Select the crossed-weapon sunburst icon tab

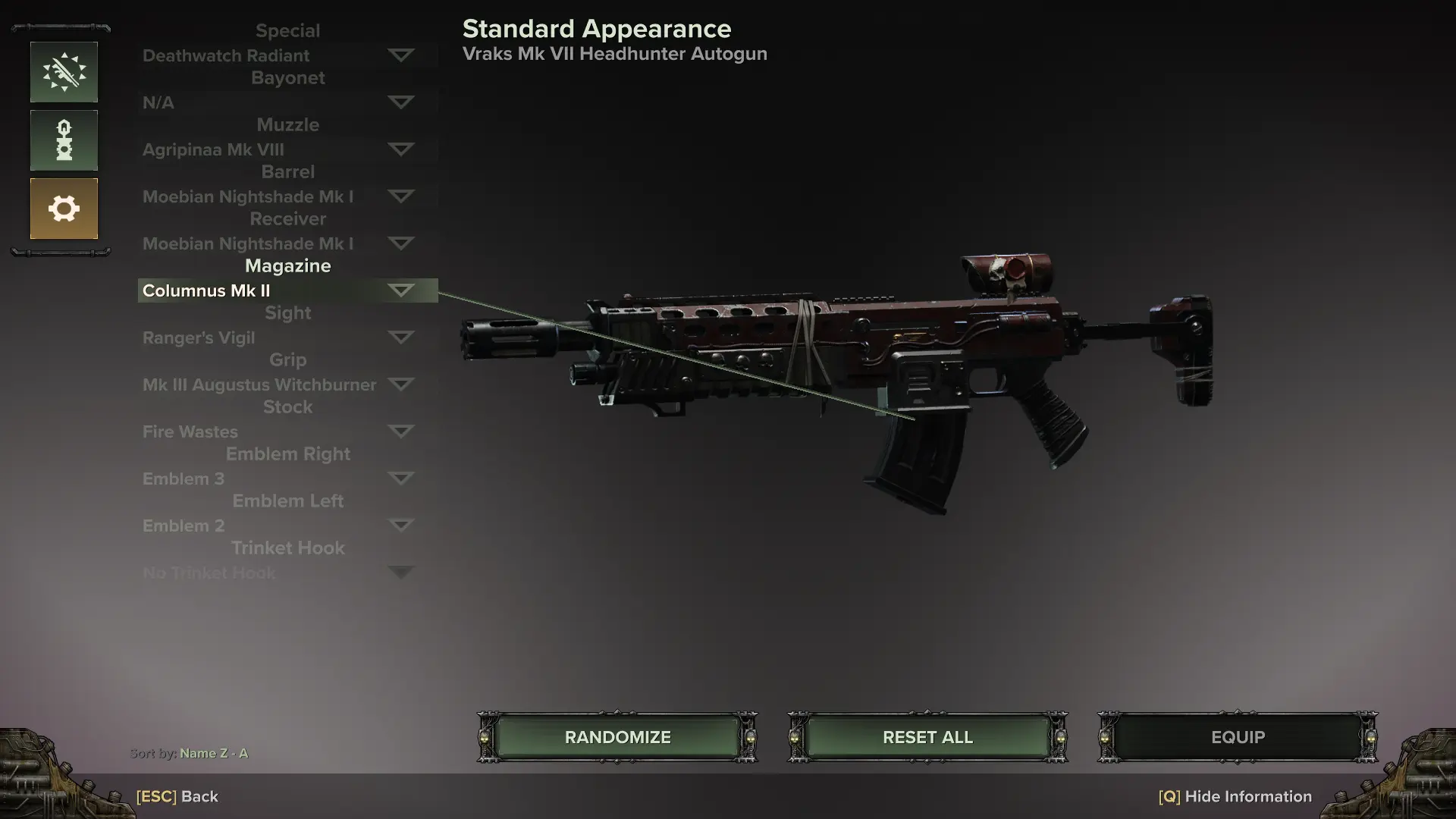coord(64,72)
